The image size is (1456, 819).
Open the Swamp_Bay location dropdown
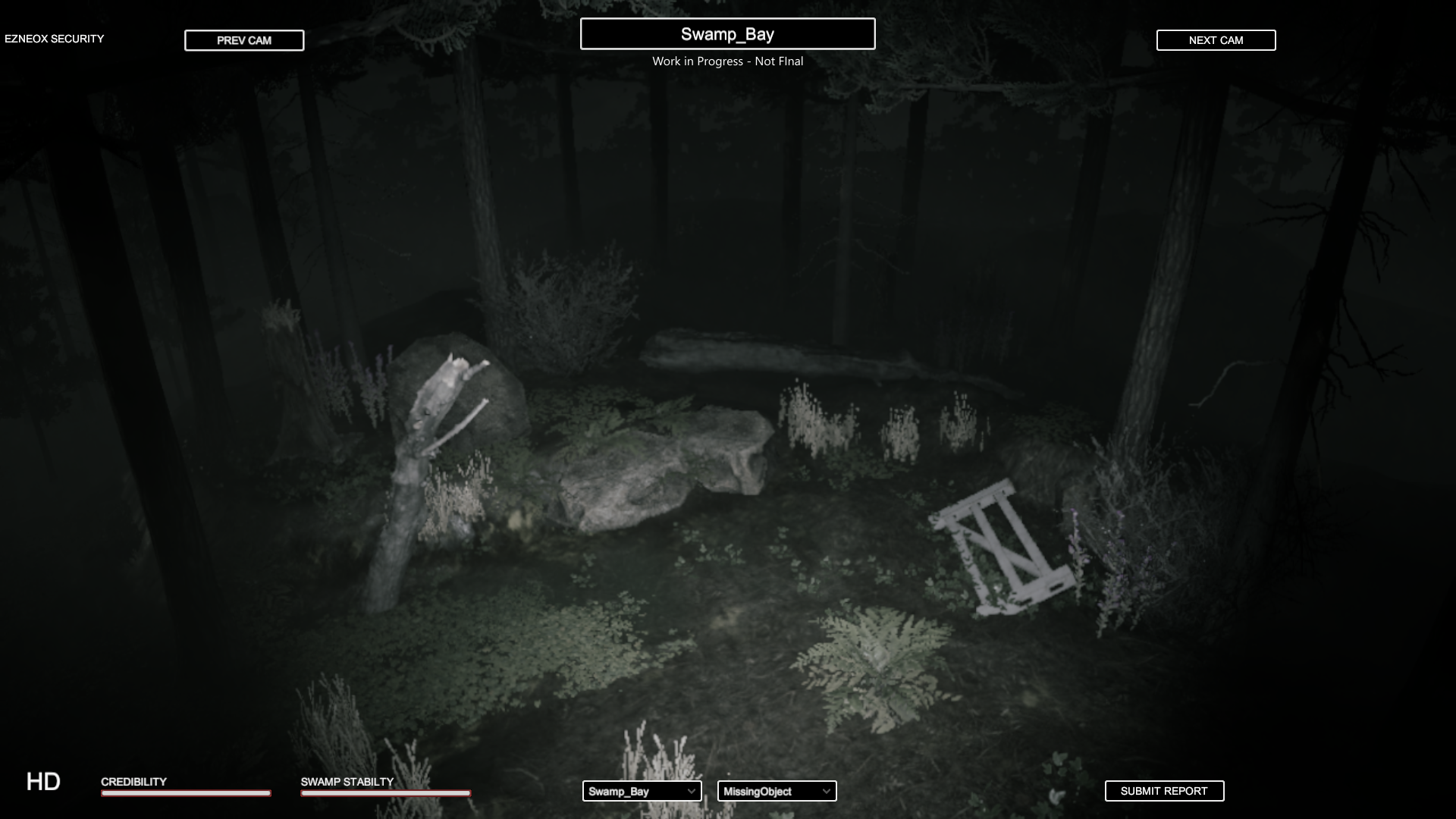pyautogui.click(x=642, y=791)
